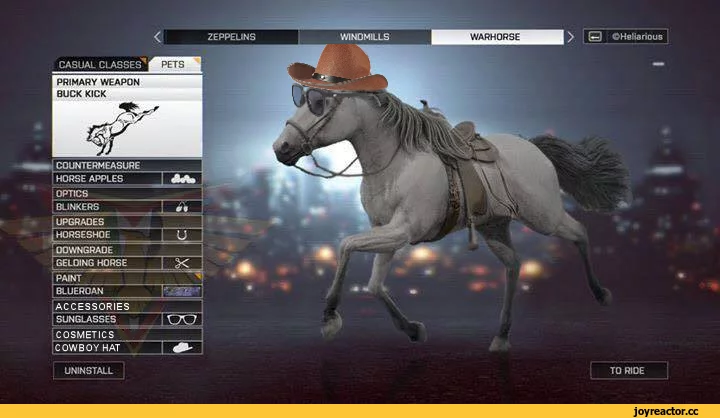Image resolution: width=720 pixels, height=418 pixels.
Task: Click the back icon beside Heliarious
Action: tap(595, 37)
